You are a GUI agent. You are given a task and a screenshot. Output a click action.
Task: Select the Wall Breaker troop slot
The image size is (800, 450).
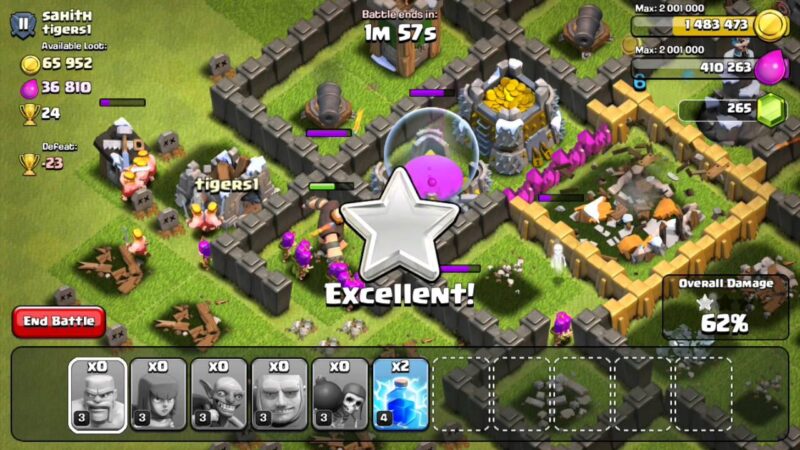tap(340, 394)
